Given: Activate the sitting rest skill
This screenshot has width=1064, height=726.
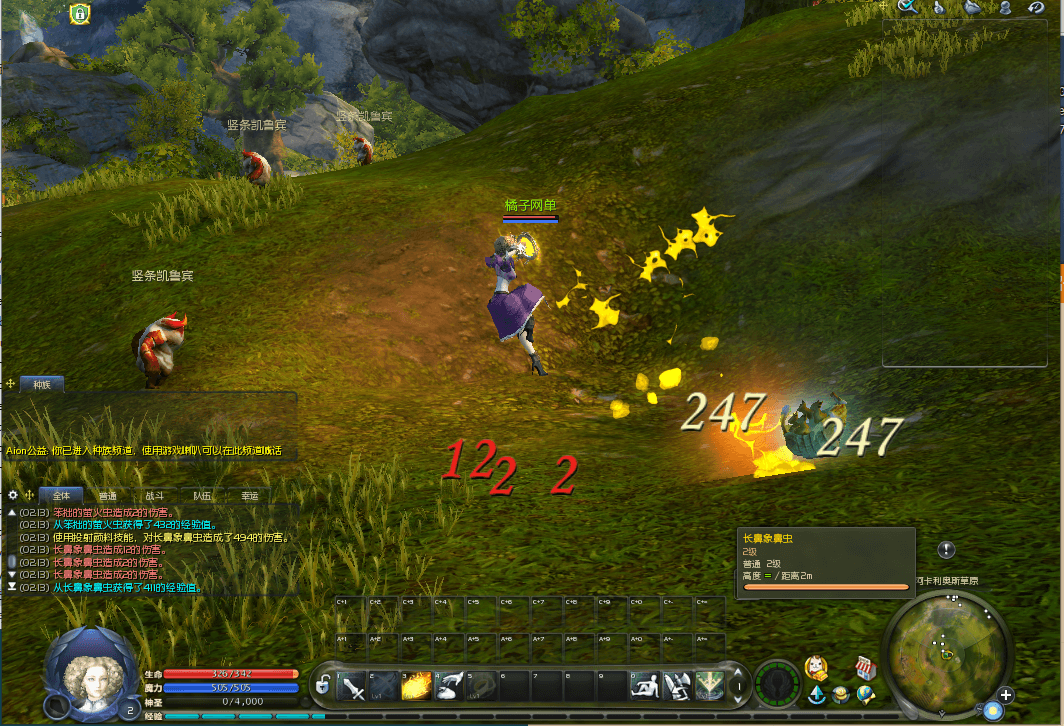Looking at the screenshot, I should tap(645, 686).
